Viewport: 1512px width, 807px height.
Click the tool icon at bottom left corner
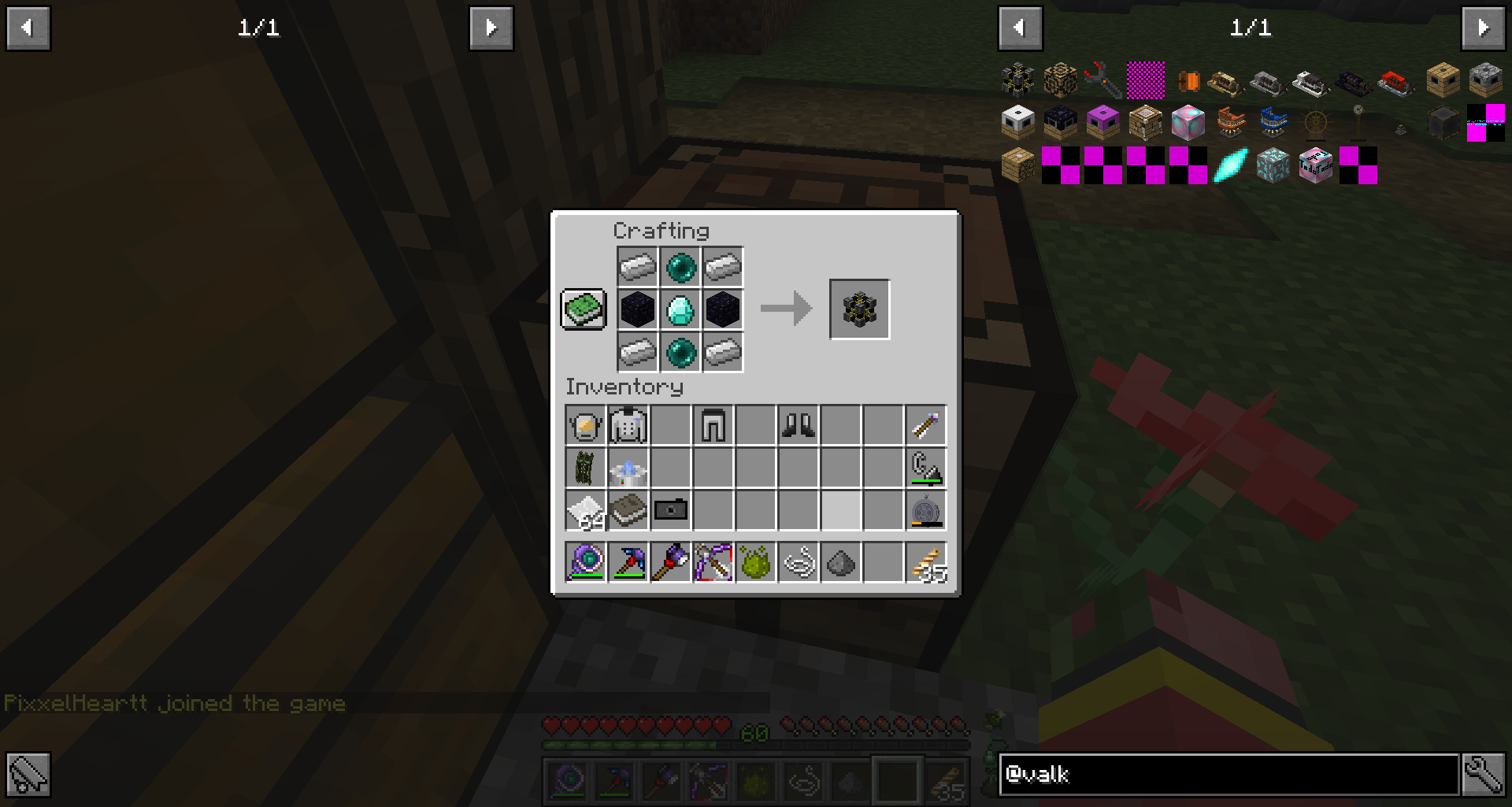(28, 774)
